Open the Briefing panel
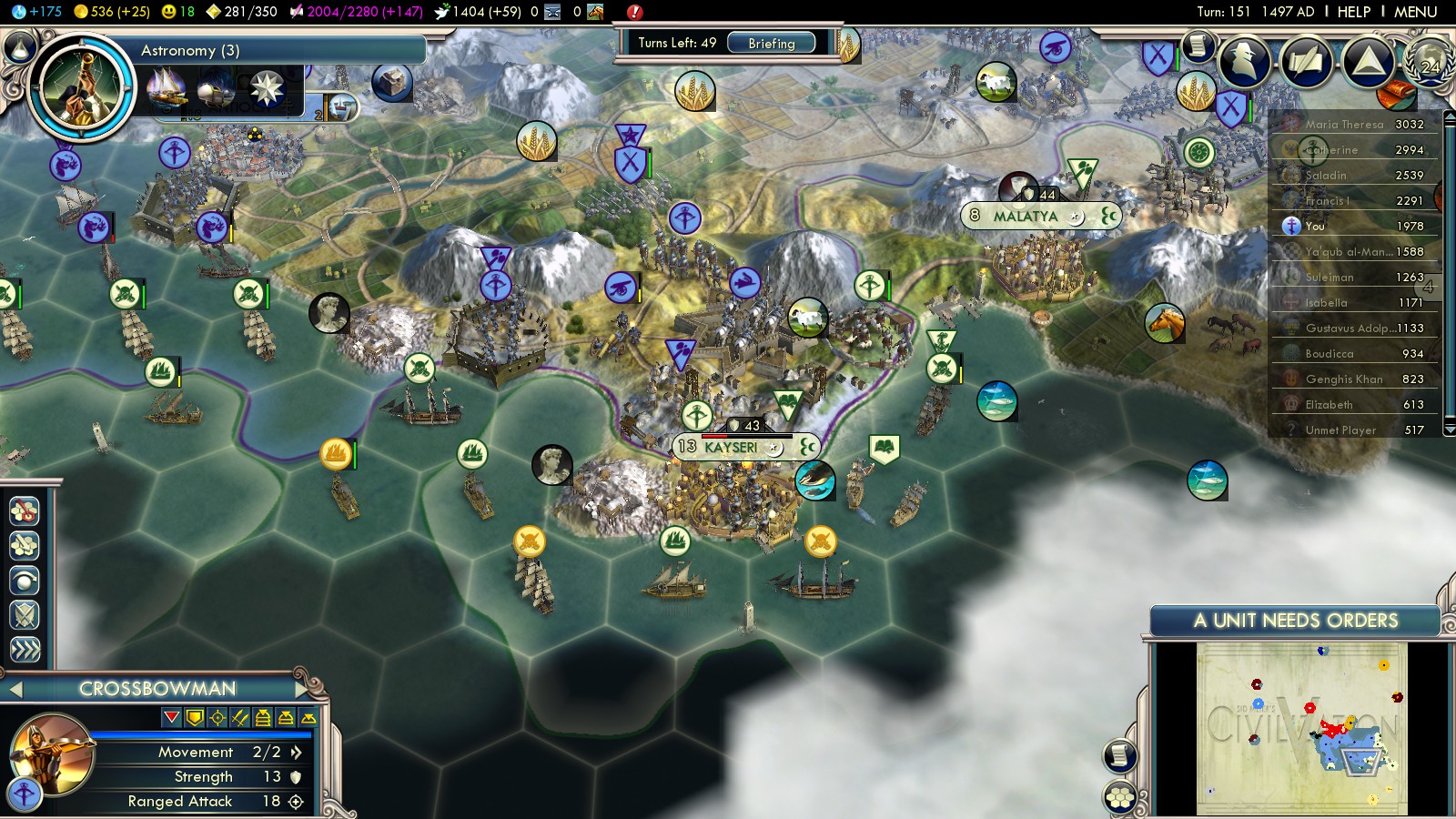This screenshot has width=1456, height=819. (x=771, y=43)
